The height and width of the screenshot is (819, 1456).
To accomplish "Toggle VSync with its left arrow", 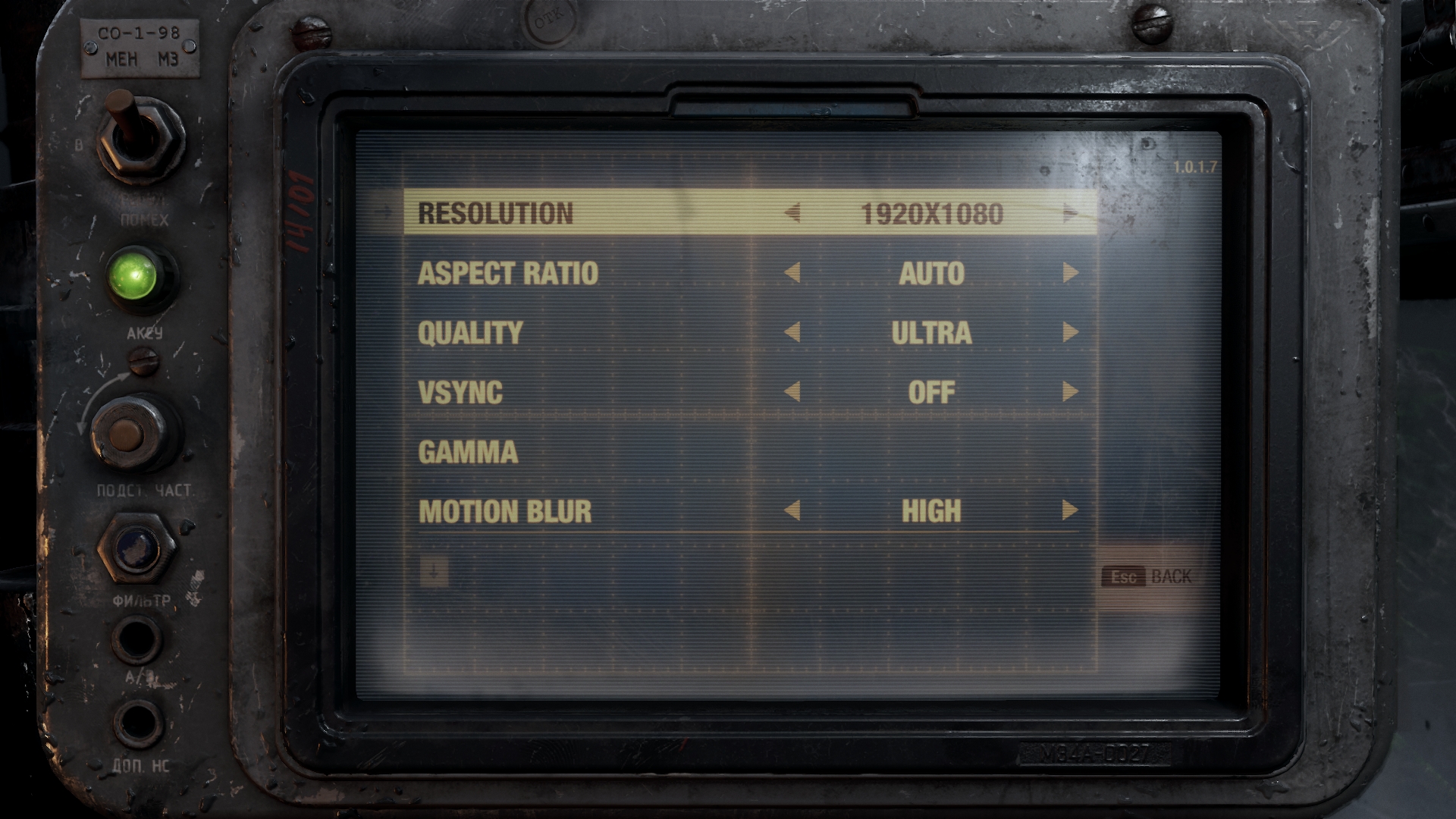I will pyautogui.click(x=792, y=392).
